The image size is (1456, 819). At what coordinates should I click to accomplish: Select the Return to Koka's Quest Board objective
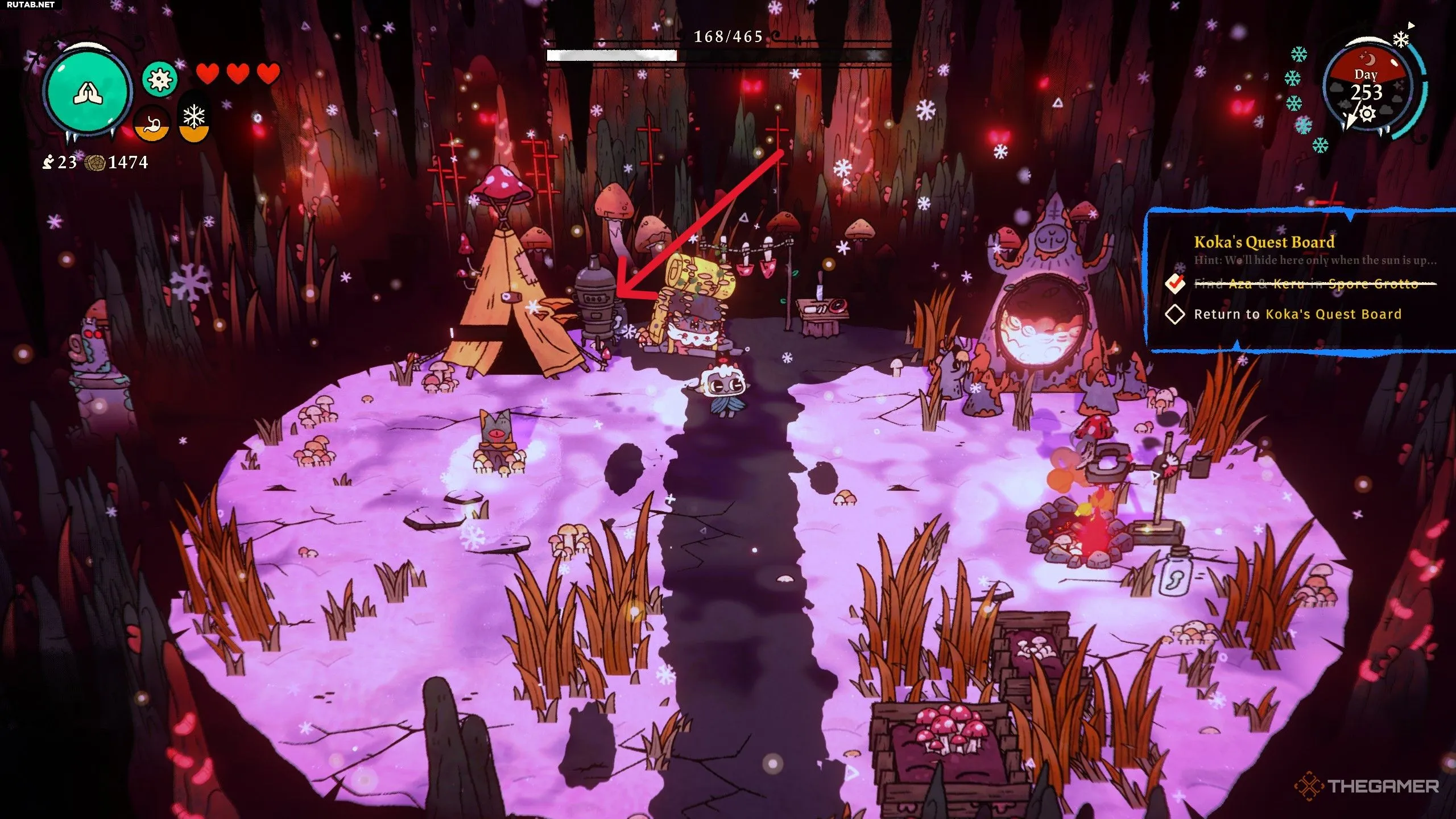[x=1297, y=314]
